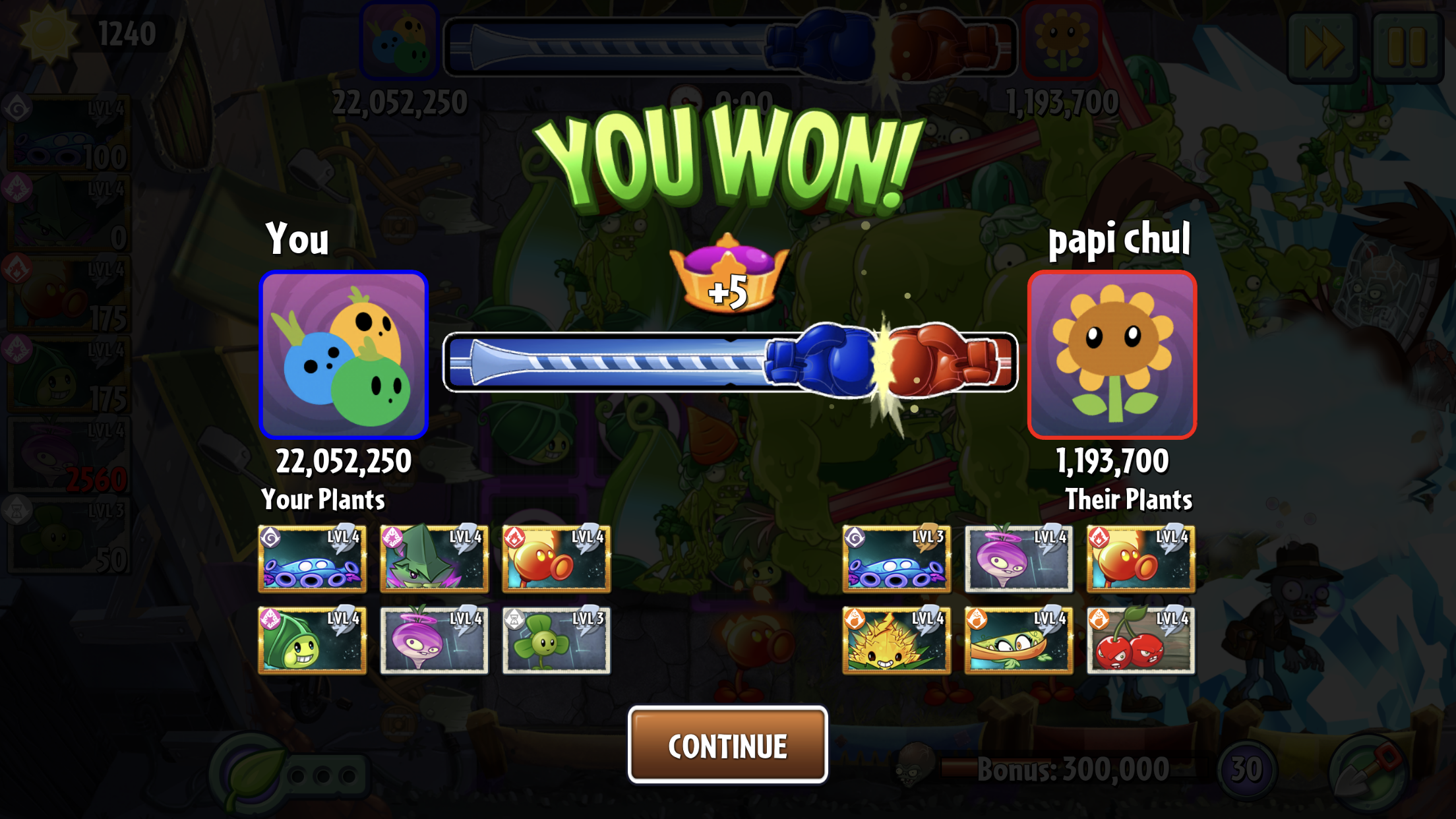Select your green hooded smiling plant card
Viewport: 1456px width, 819px height.
(x=312, y=640)
